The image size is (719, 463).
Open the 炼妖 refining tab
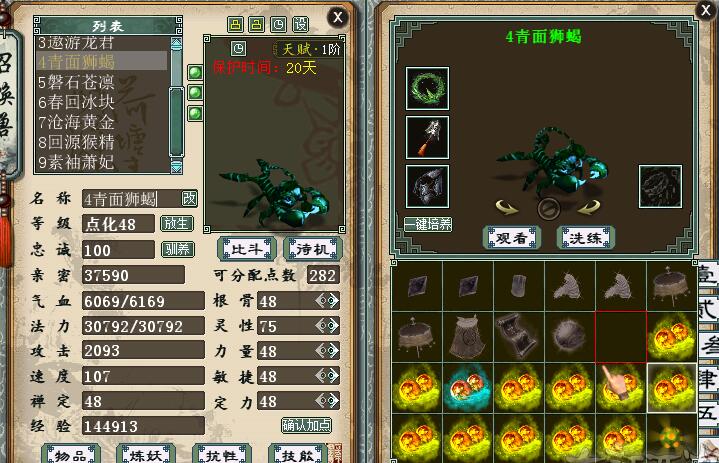147,455
